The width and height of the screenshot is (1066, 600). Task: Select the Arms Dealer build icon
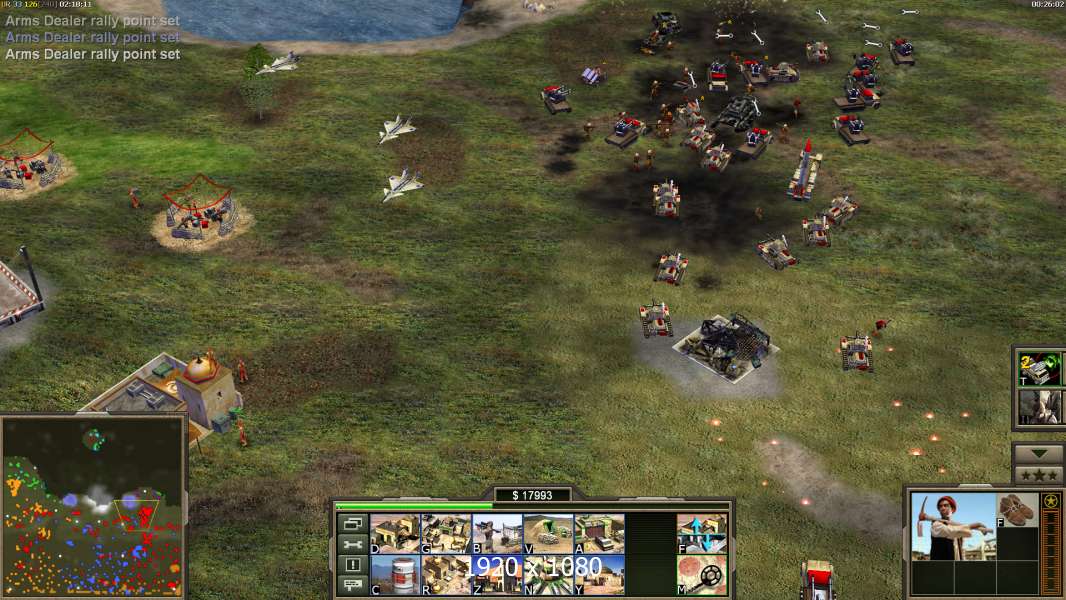pos(599,533)
